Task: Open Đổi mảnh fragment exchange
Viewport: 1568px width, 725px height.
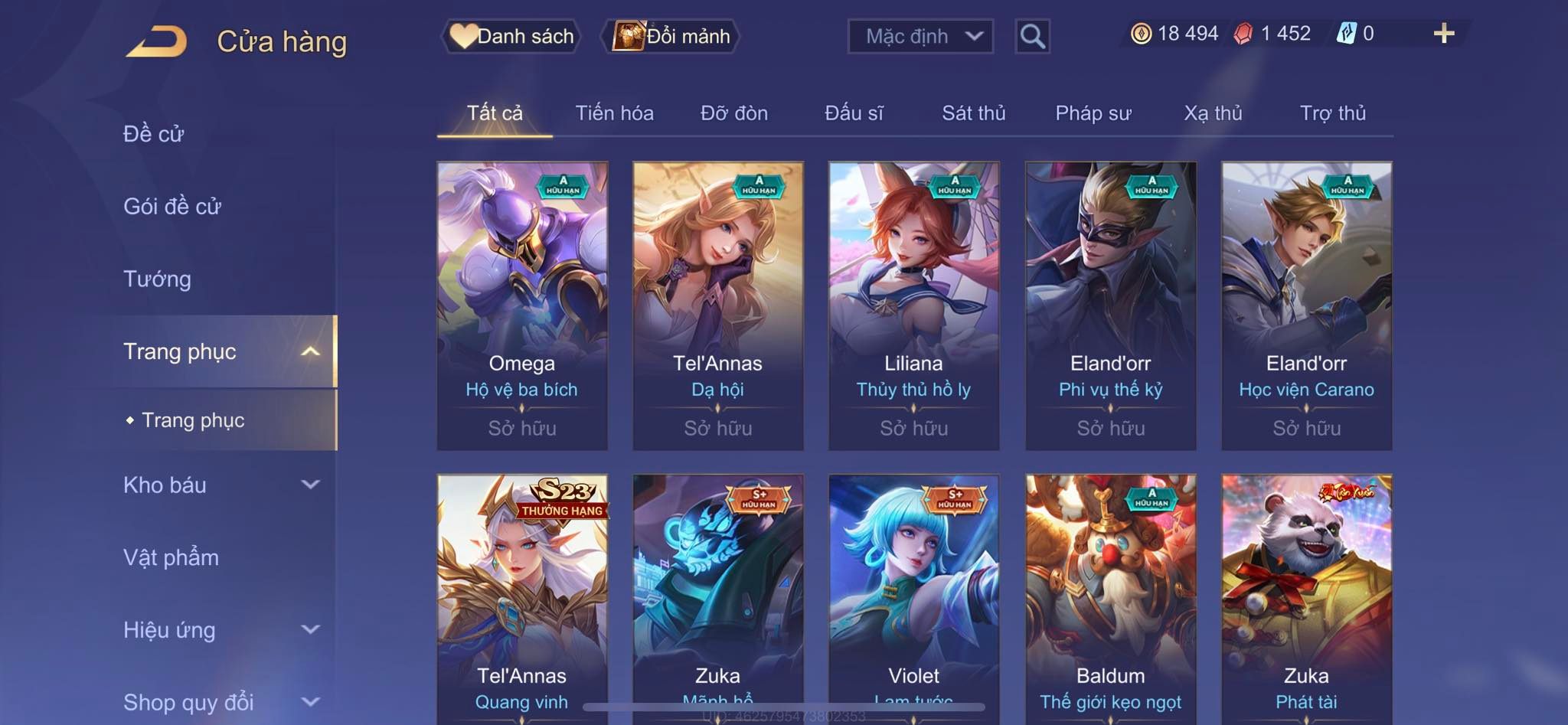Action: tap(671, 36)
